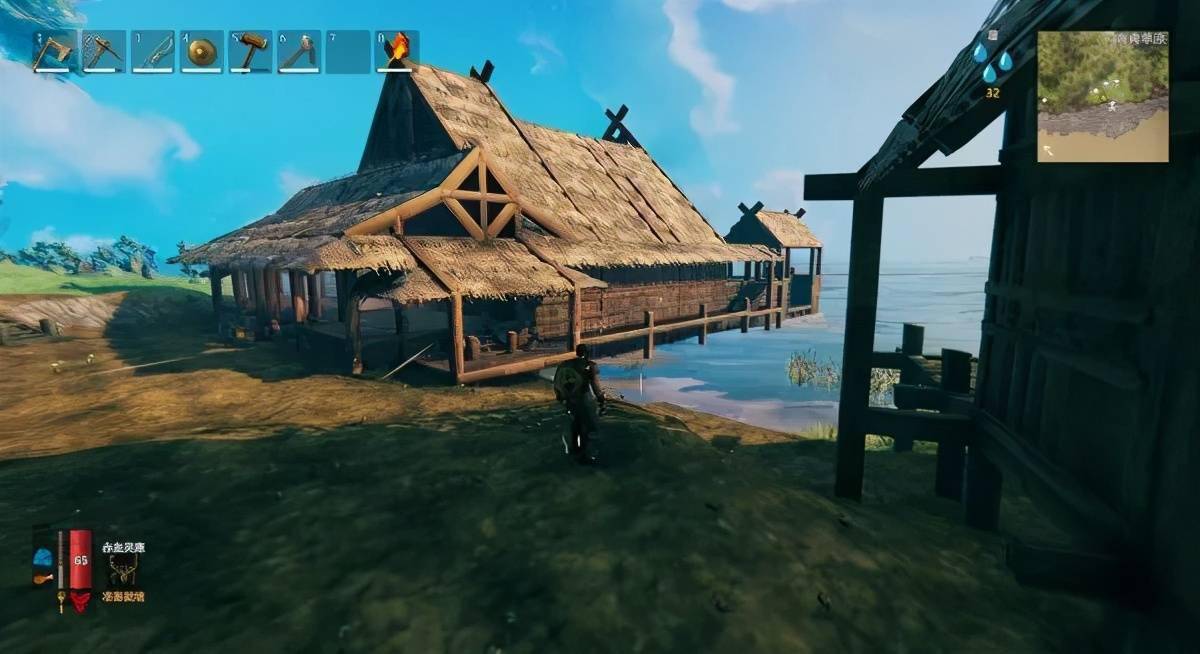This screenshot has width=1200, height=654.
Task: Pick the hoe in hotbar slot 6
Action: coord(299,51)
